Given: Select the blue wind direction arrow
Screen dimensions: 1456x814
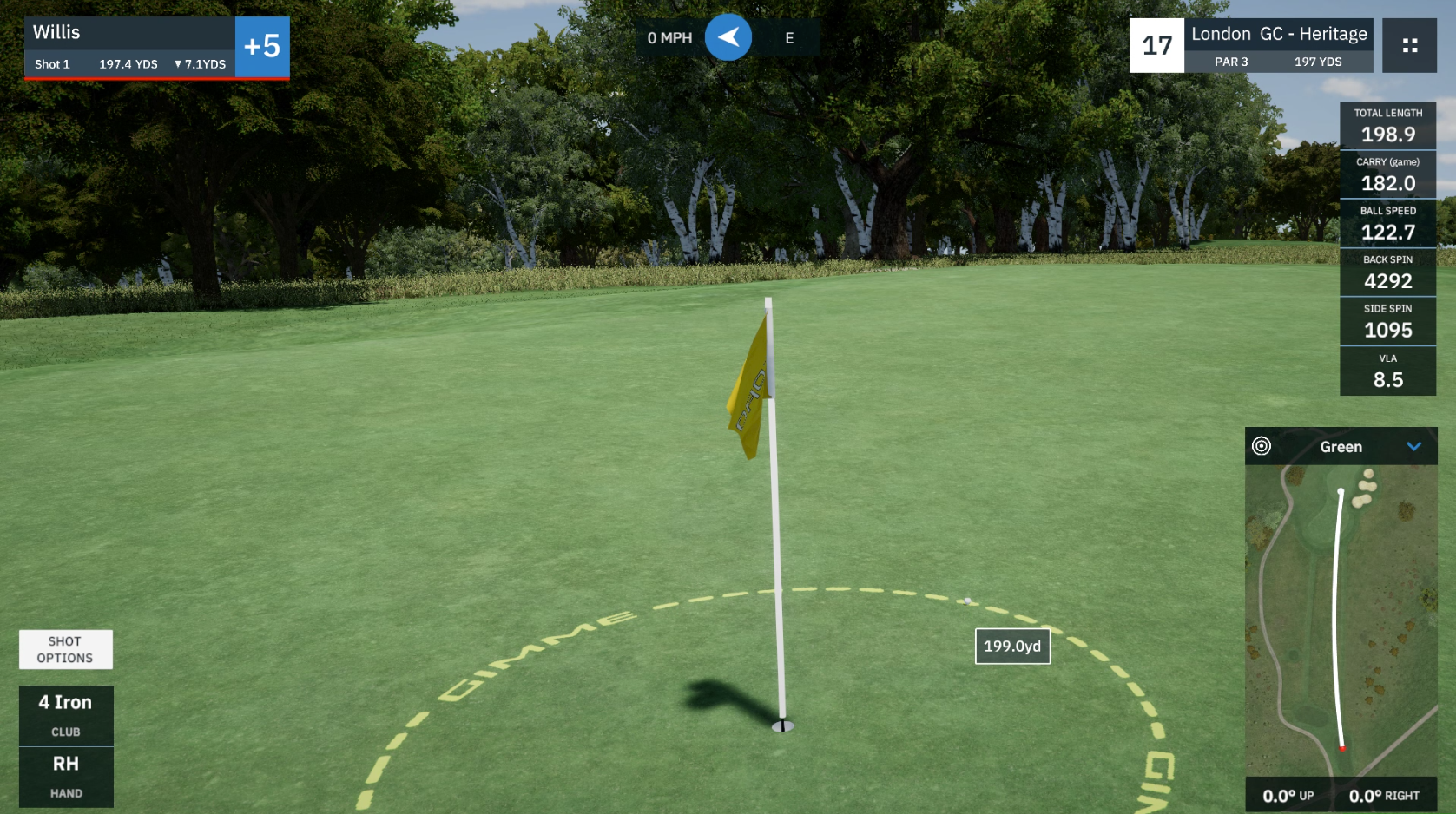Looking at the screenshot, I should point(728,37).
